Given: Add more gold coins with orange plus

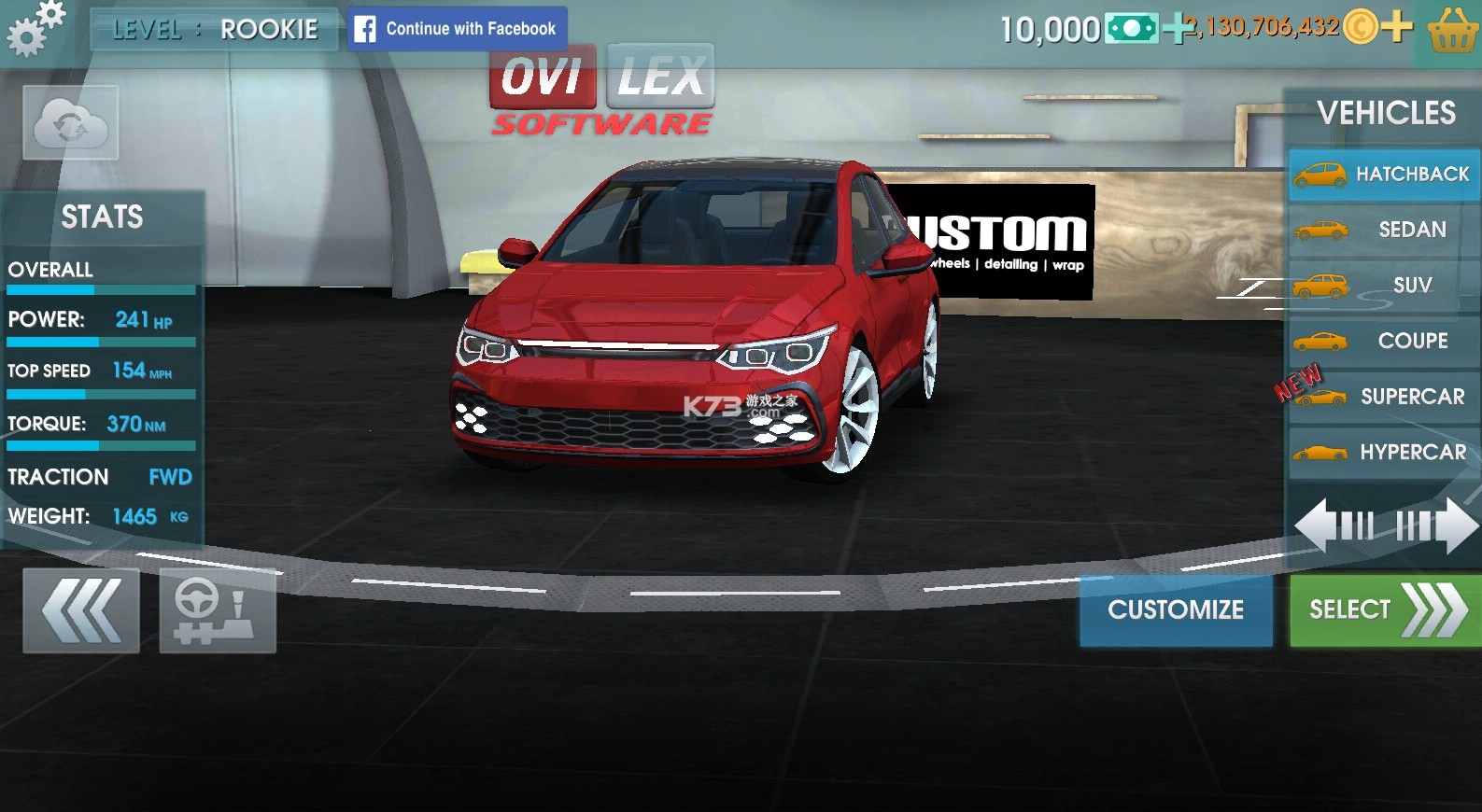Looking at the screenshot, I should pos(1397,27).
